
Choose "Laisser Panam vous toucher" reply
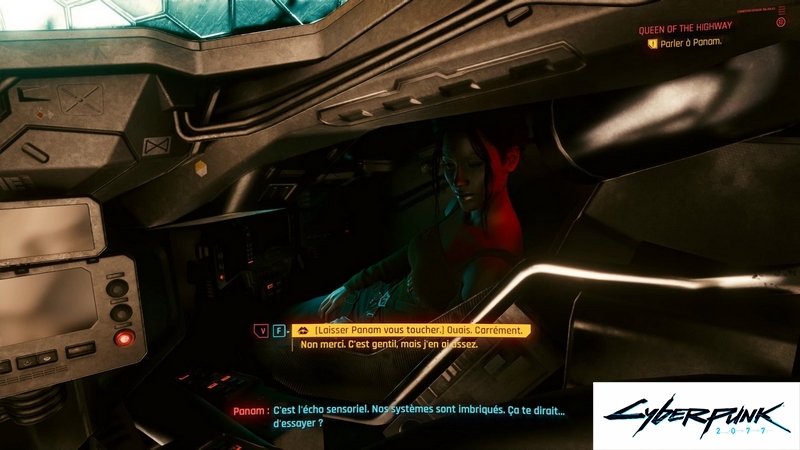[420, 330]
